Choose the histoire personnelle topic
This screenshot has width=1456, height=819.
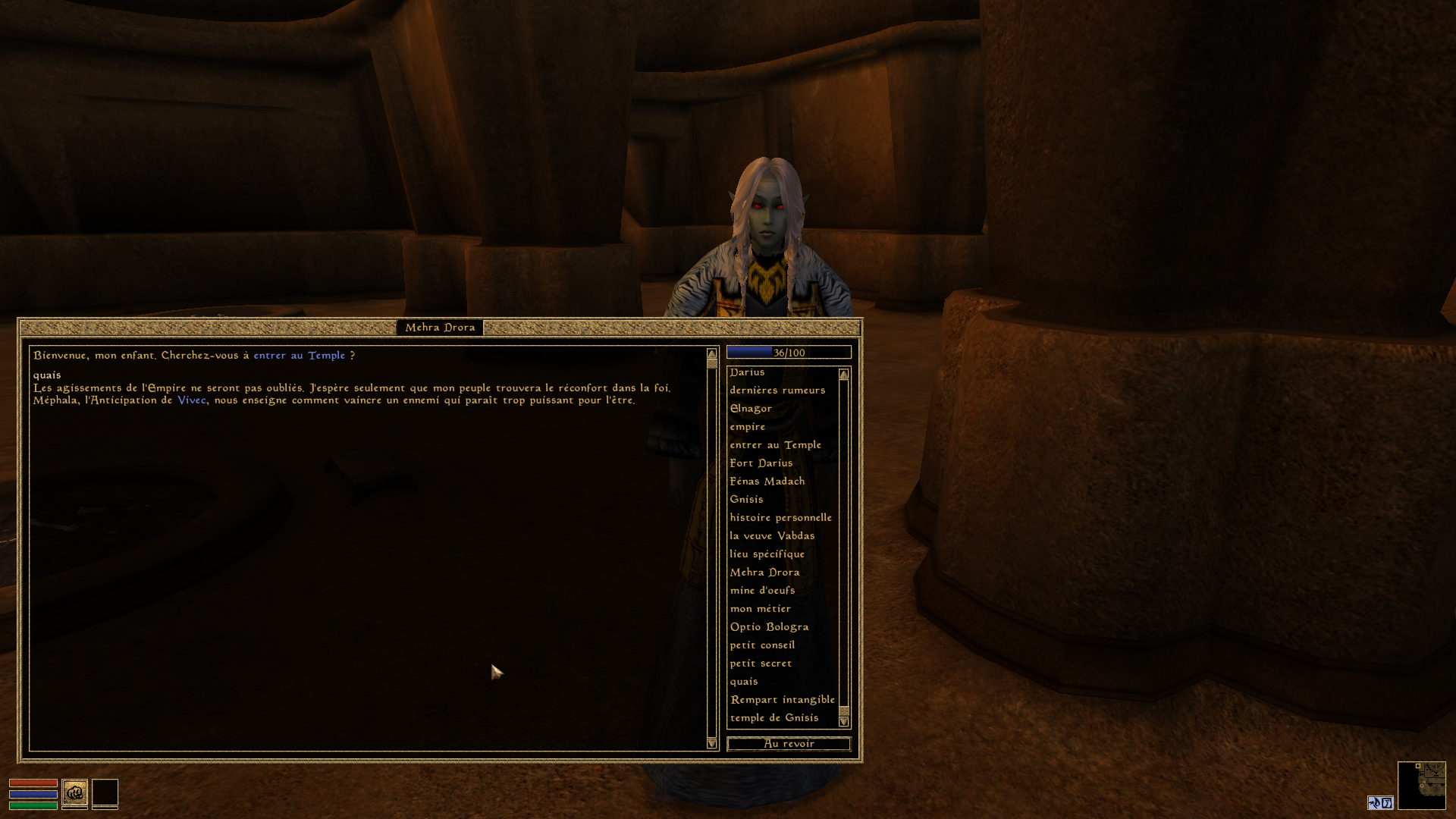[780, 518]
